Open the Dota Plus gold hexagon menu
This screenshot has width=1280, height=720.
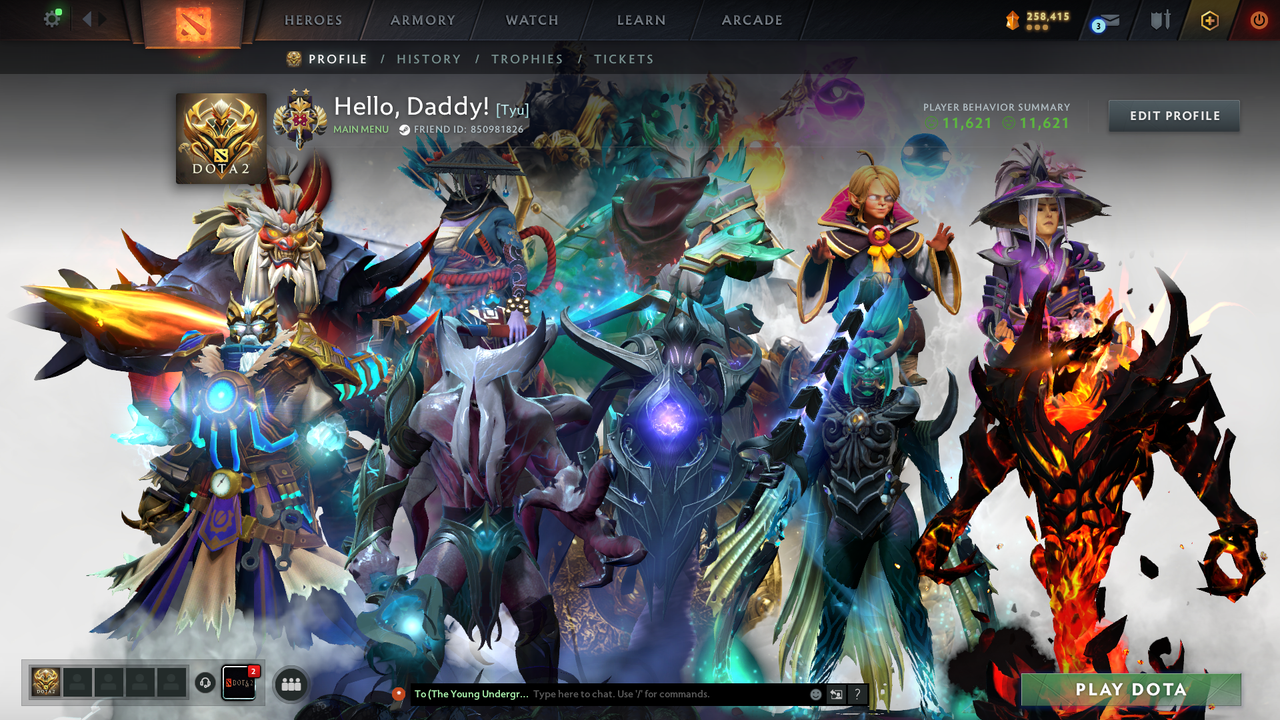[1210, 18]
